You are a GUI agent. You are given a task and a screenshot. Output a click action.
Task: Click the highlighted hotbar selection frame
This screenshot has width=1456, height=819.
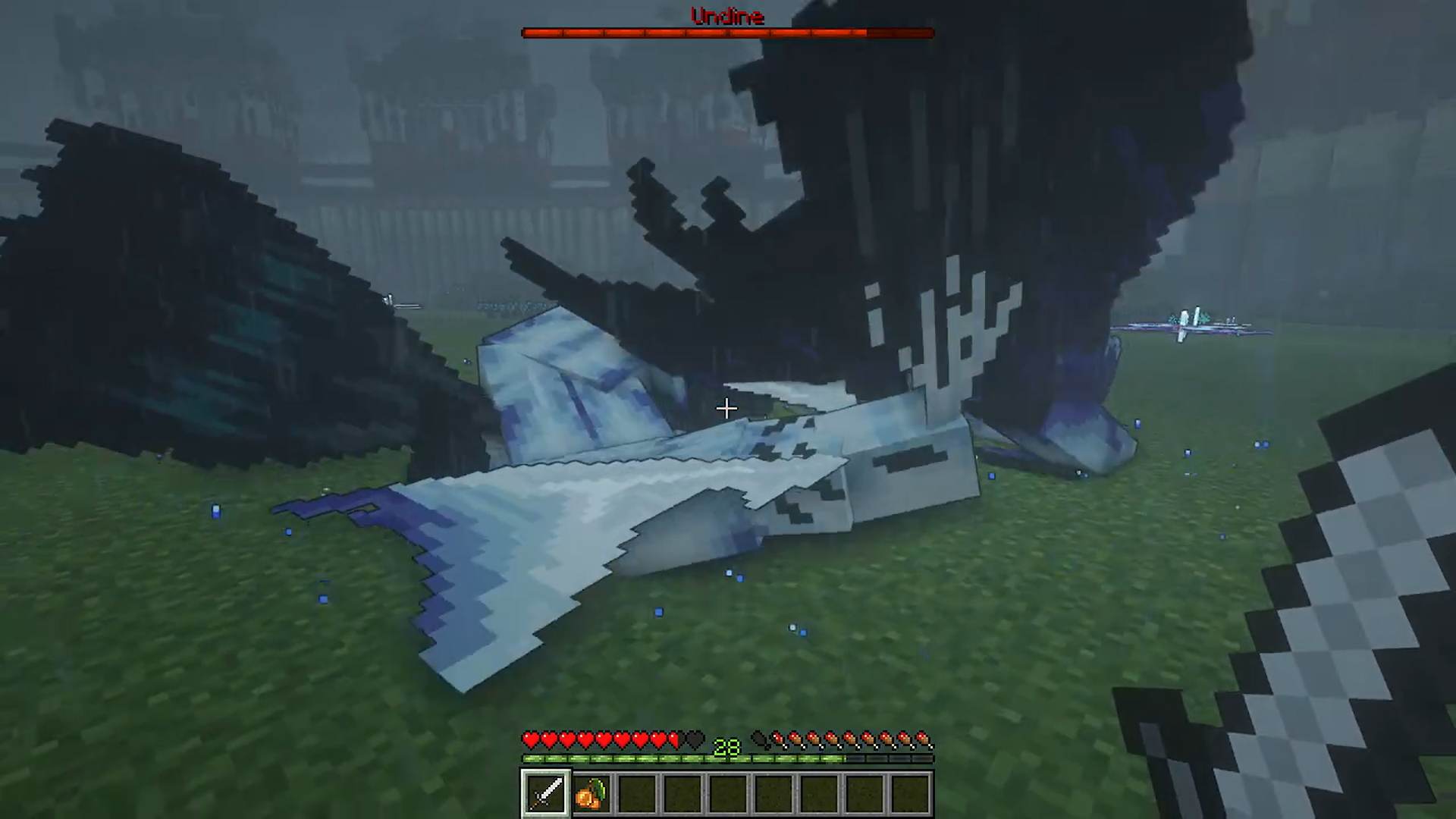(547, 792)
